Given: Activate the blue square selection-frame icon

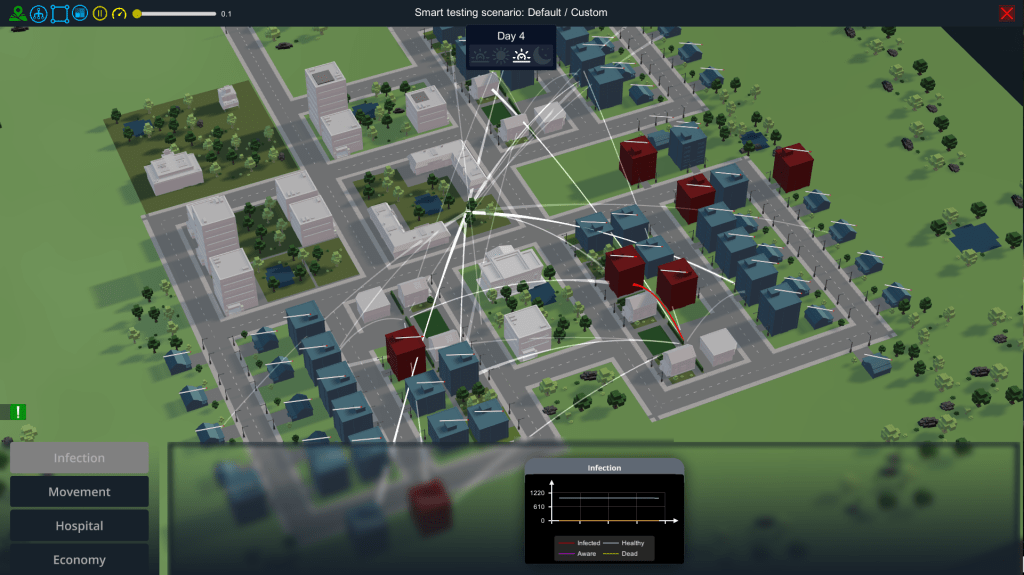Looking at the screenshot, I should pos(59,13).
